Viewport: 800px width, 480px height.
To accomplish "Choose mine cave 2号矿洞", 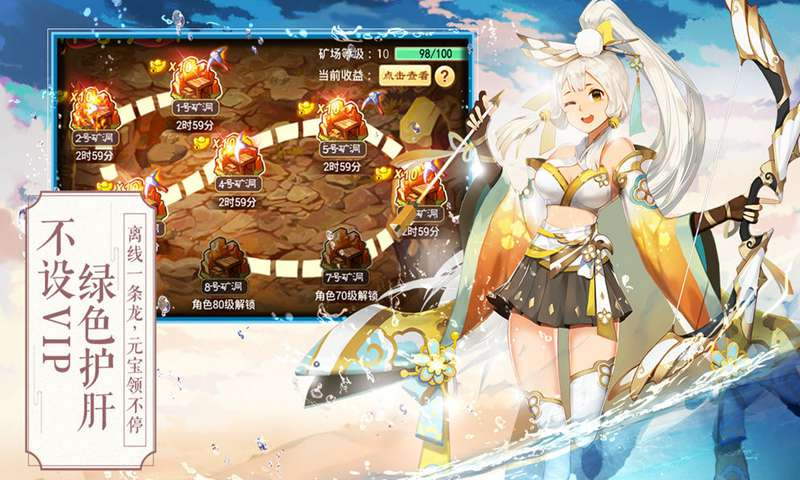I will [96, 115].
